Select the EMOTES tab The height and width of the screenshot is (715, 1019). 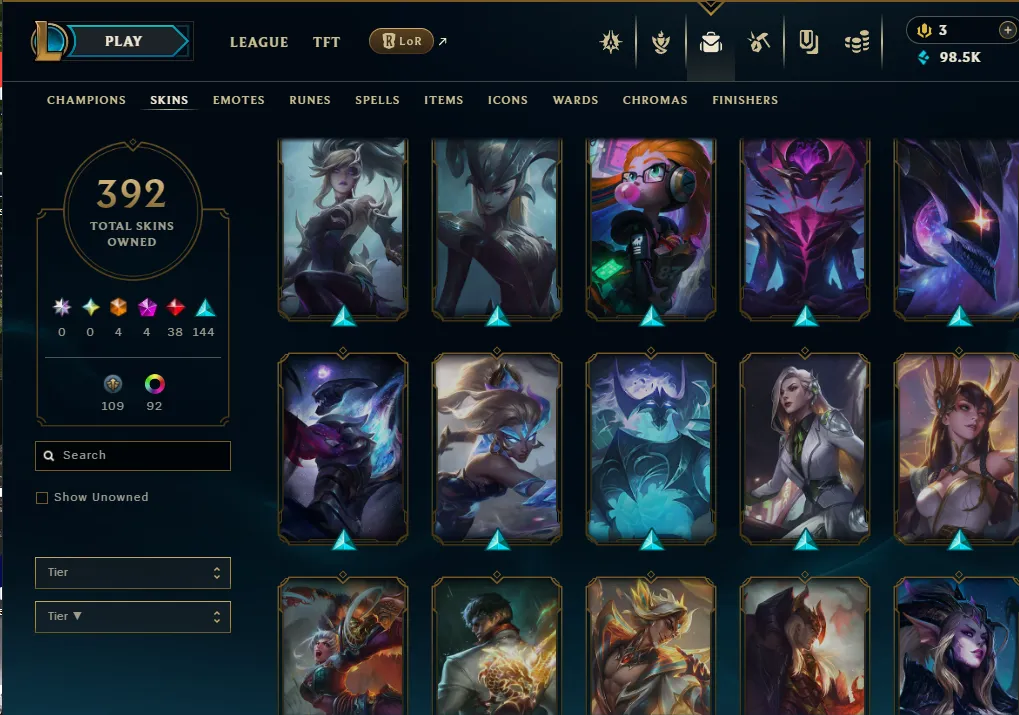[238, 100]
